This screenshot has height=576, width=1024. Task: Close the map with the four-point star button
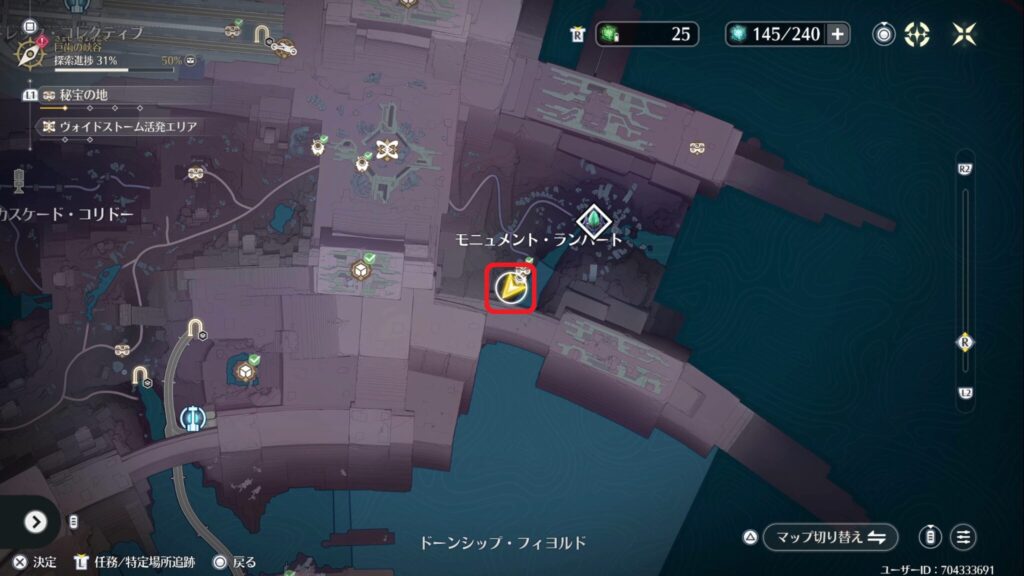tap(964, 34)
